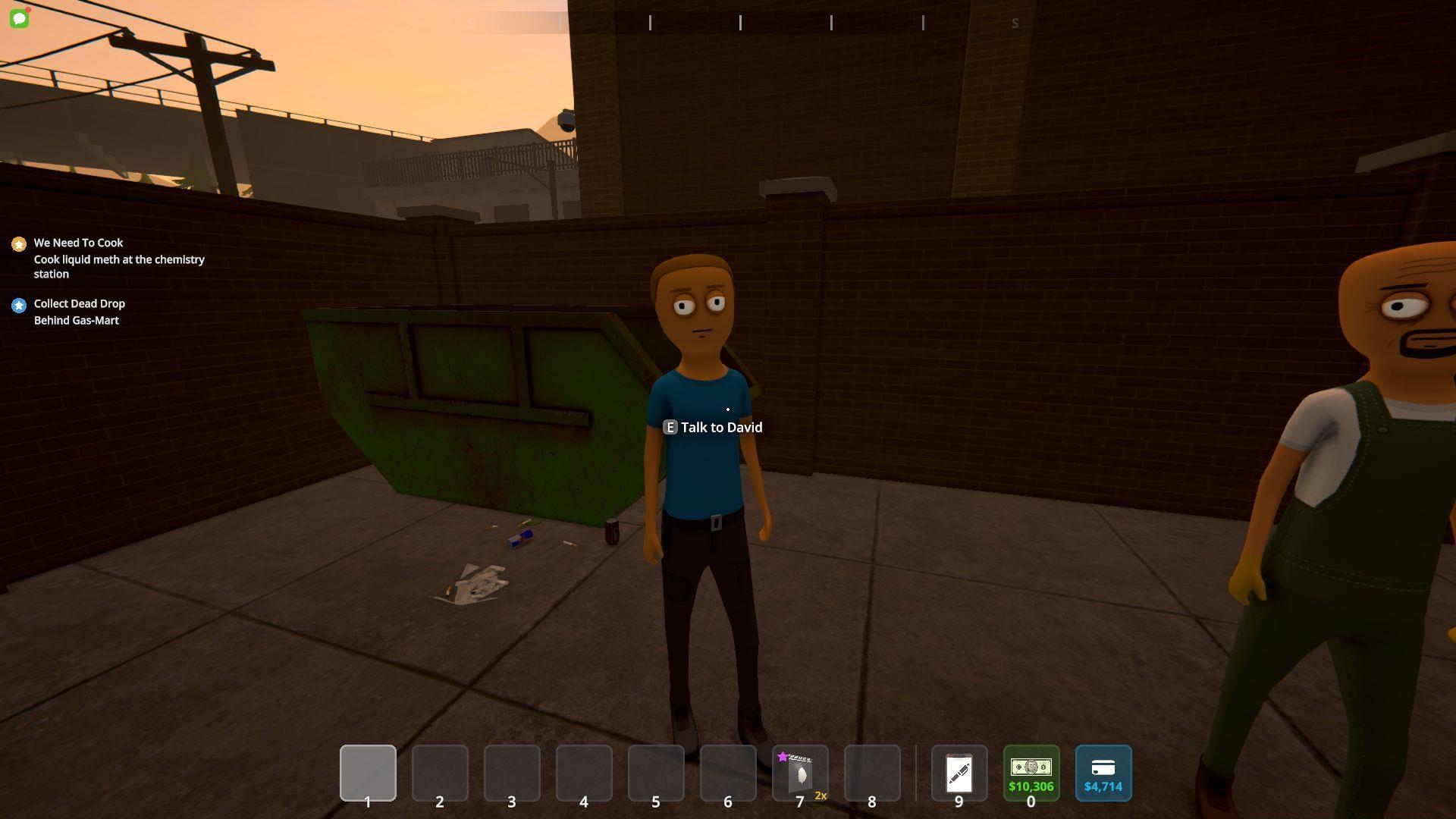Select the $10,306 cash slot

(x=1031, y=773)
